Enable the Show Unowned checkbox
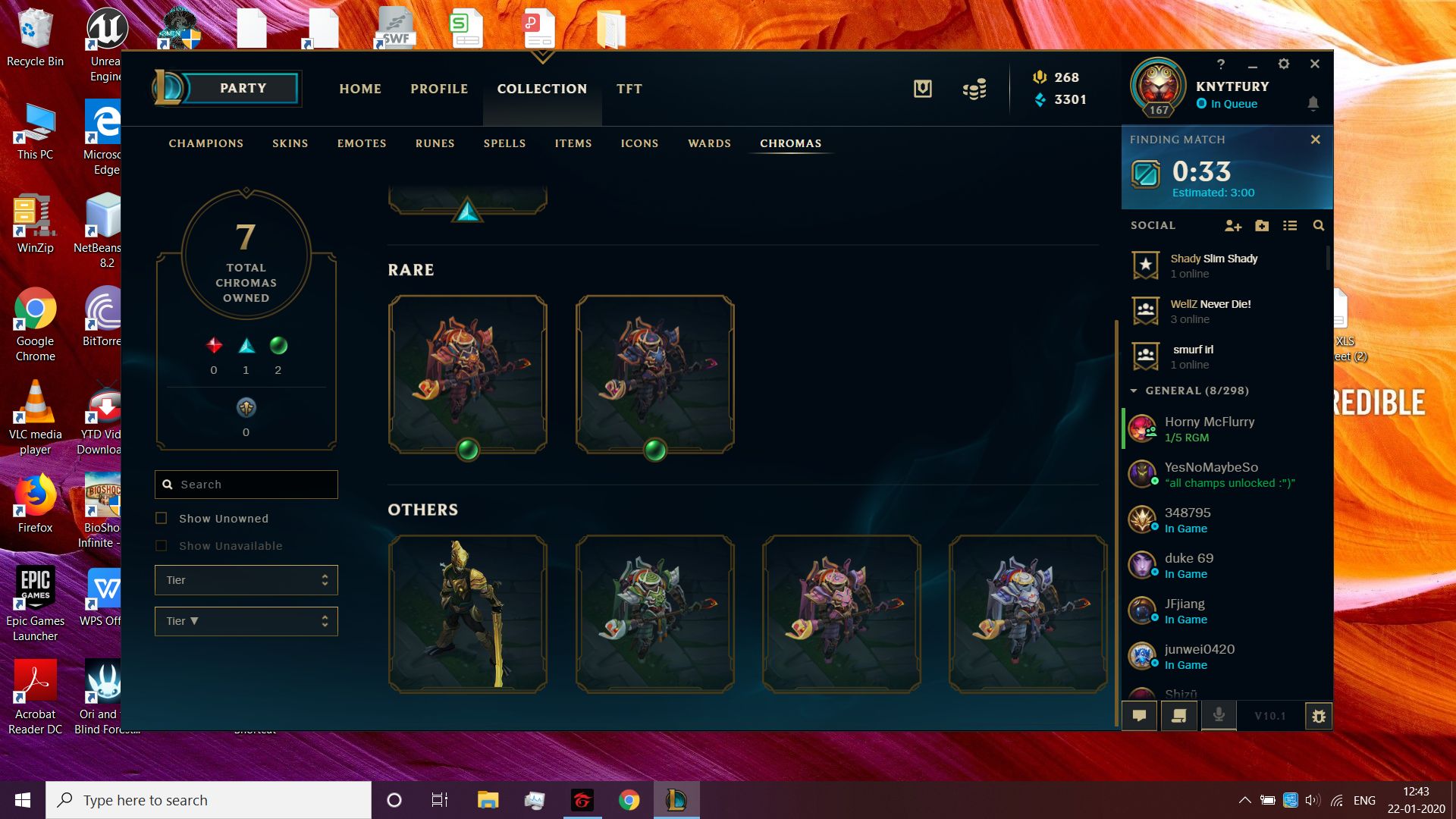1456x819 pixels. click(161, 518)
